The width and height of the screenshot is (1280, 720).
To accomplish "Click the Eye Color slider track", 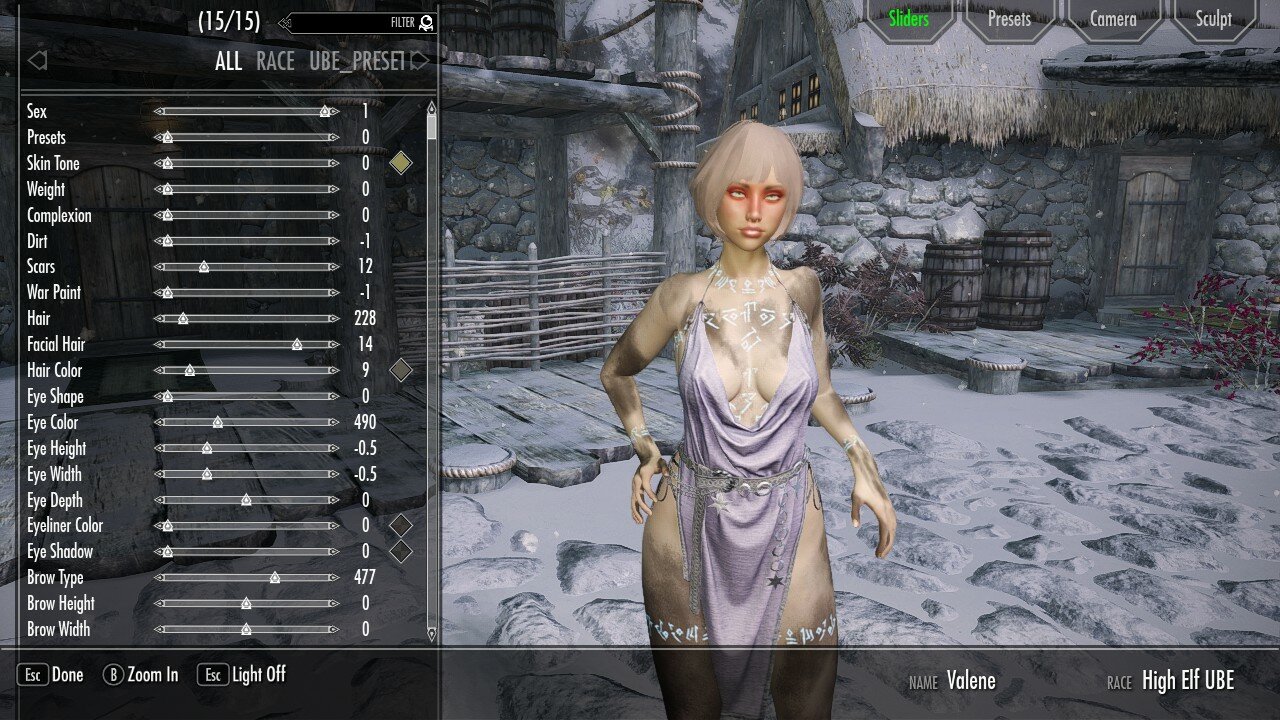I will pyautogui.click(x=246, y=422).
